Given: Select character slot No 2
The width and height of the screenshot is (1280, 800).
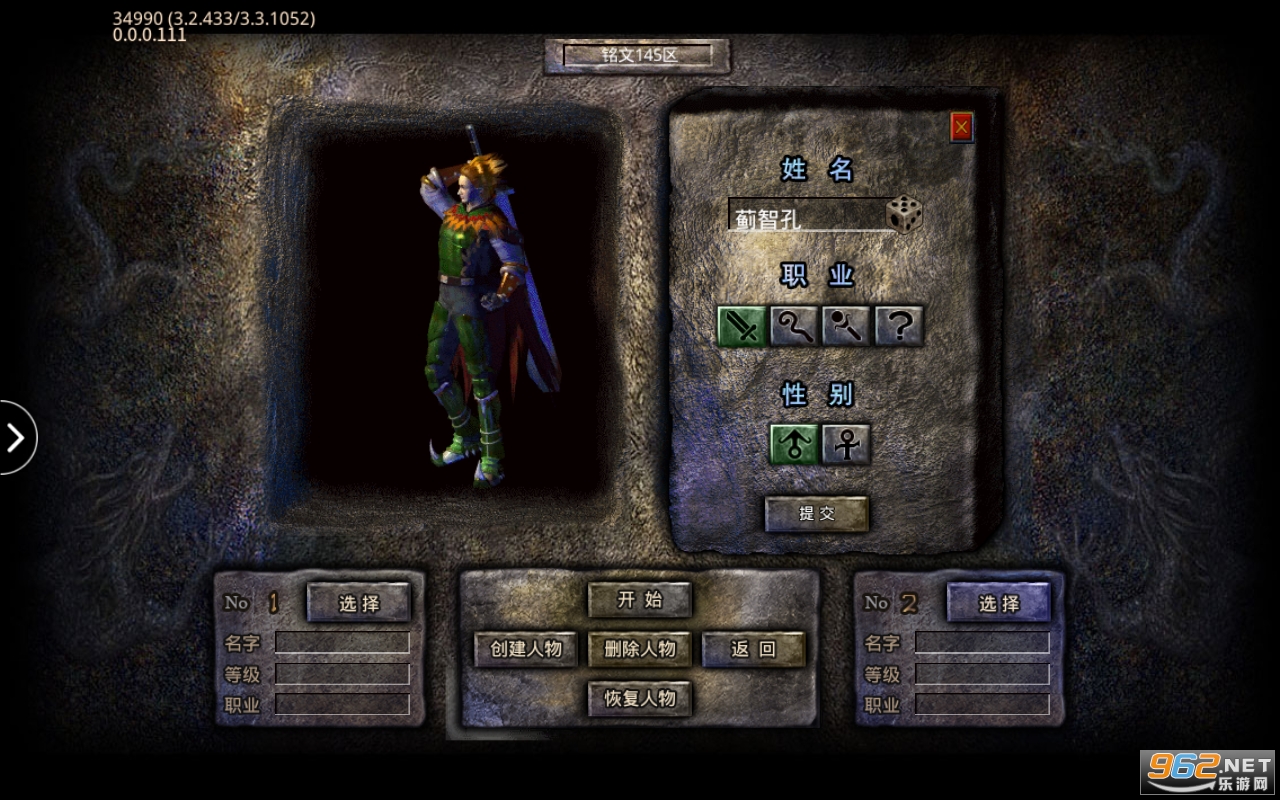Looking at the screenshot, I should click(998, 603).
